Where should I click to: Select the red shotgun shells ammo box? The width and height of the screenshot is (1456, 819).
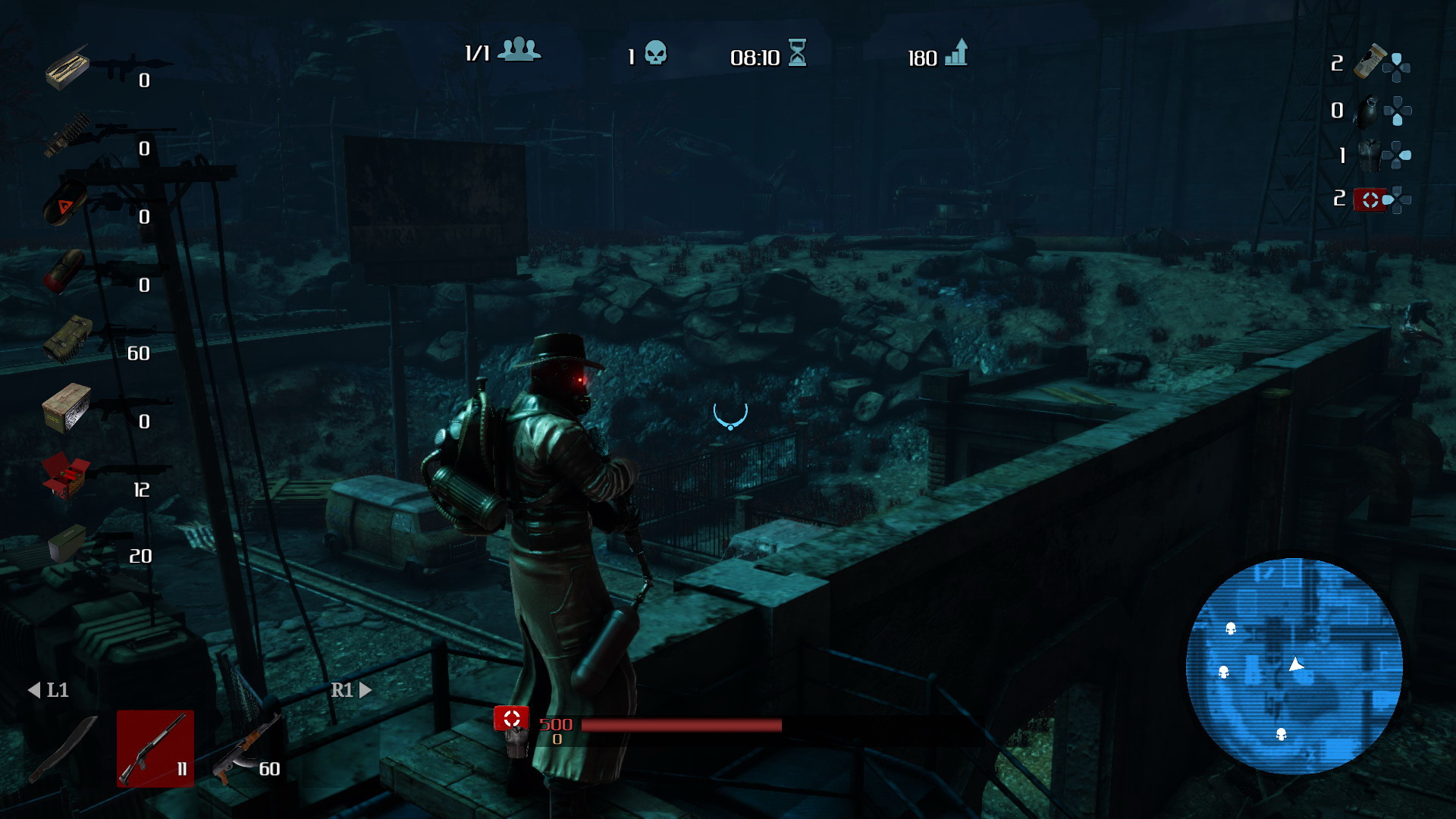pos(66,476)
